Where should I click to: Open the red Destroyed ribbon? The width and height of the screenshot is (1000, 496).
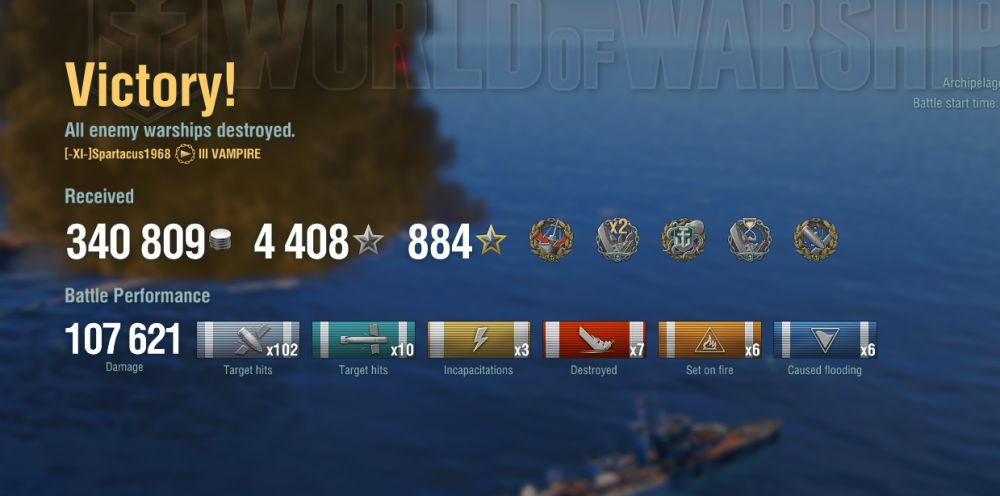pyautogui.click(x=594, y=340)
